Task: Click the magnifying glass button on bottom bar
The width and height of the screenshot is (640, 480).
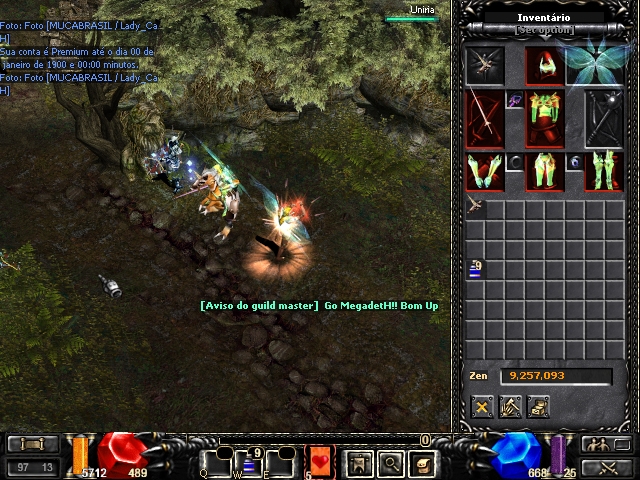Action: 390,463
